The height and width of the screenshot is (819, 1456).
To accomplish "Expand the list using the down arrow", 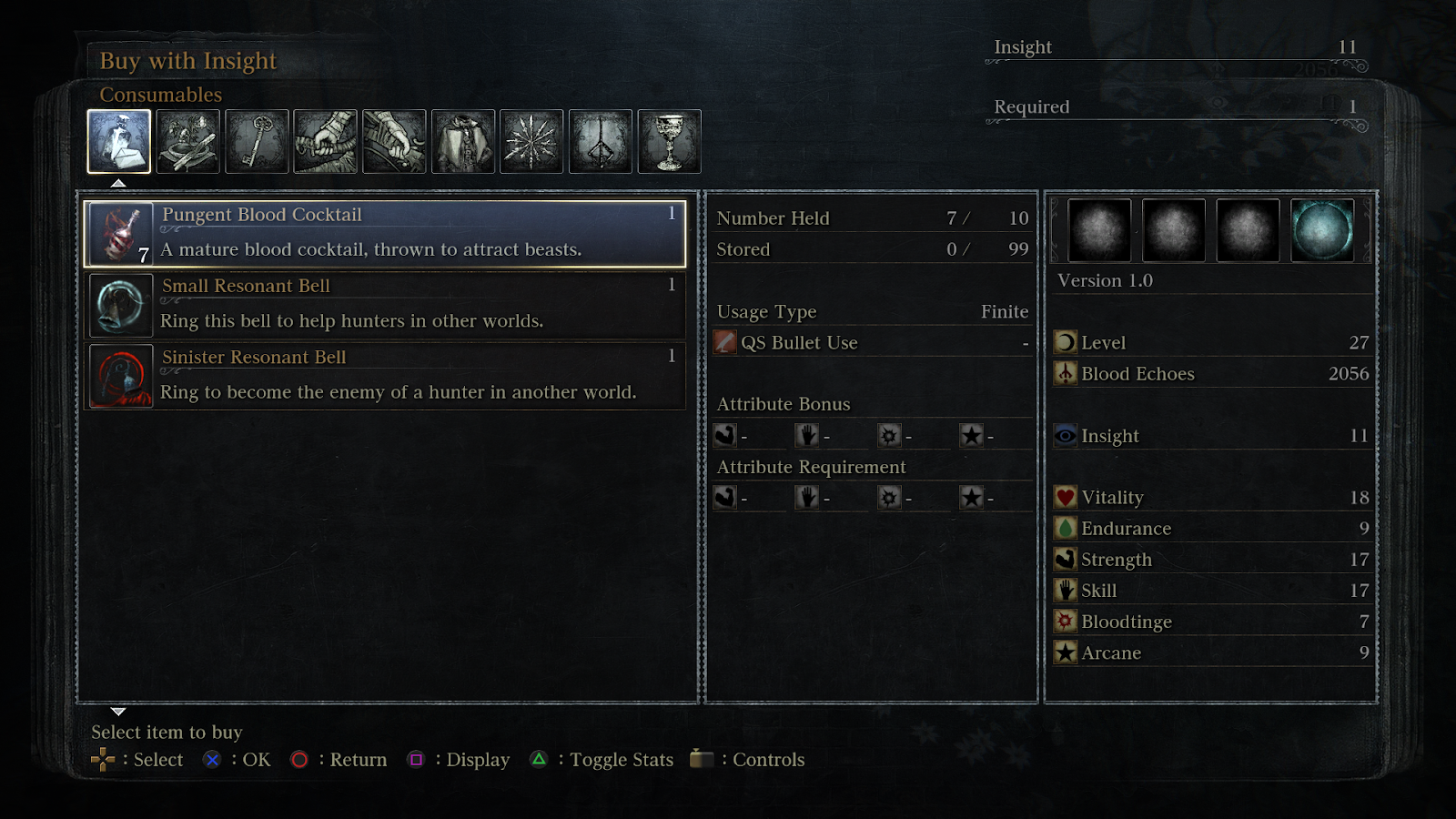I will 116,712.
